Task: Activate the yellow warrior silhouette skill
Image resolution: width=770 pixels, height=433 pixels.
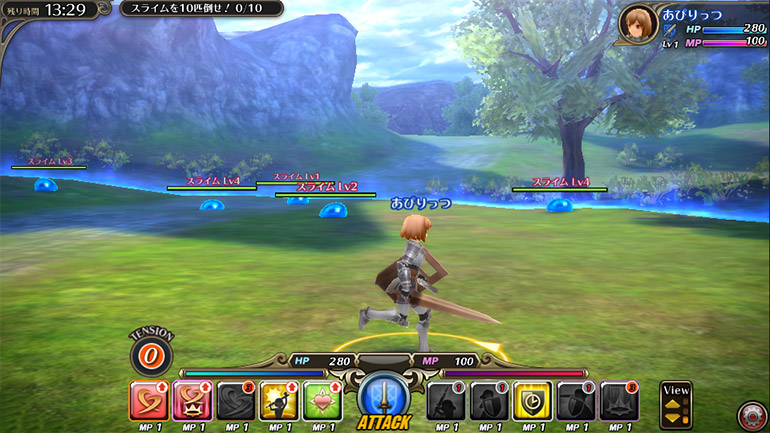Action: coord(279,401)
